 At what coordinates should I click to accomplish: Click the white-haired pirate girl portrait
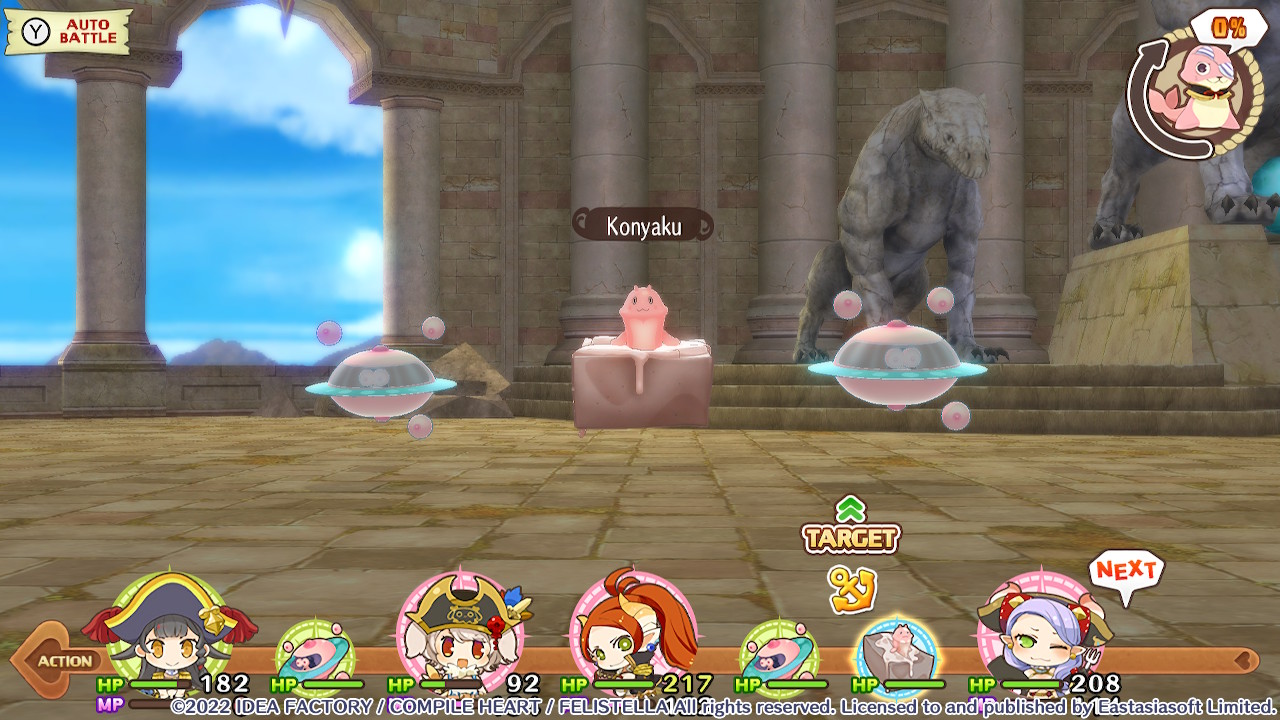461,630
